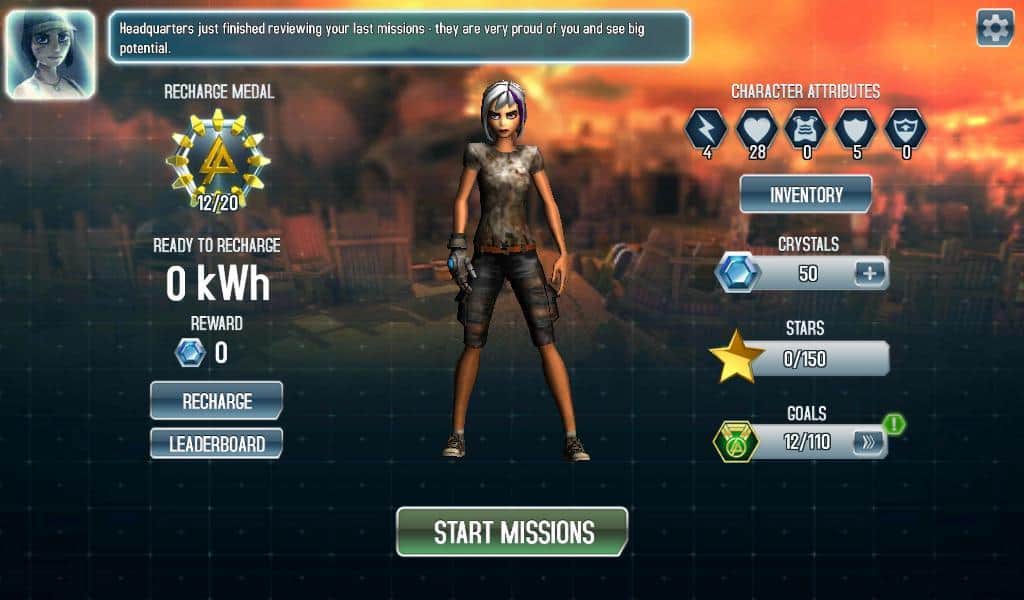Screen dimensions: 1024x600
Task: Click the green goals alert badge
Action: [894, 424]
